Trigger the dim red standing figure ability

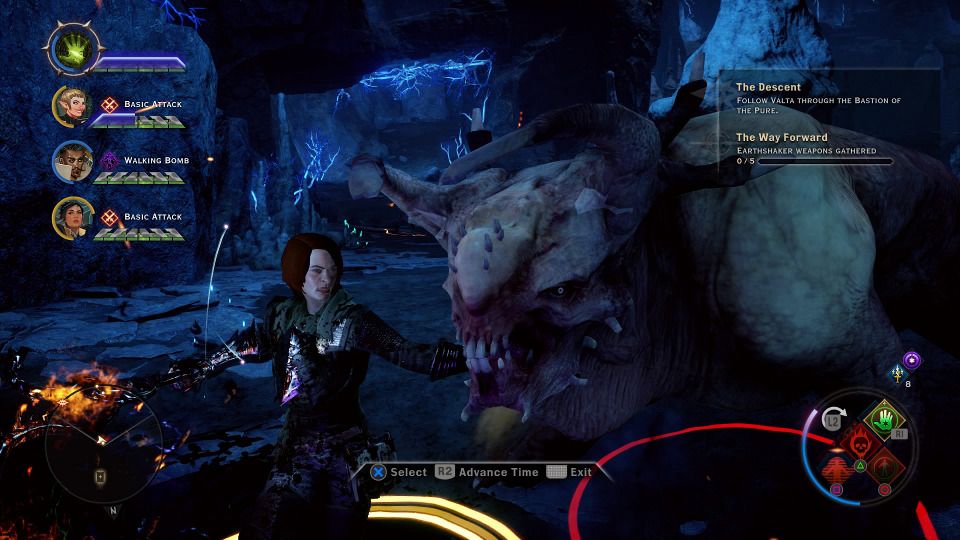[x=884, y=467]
